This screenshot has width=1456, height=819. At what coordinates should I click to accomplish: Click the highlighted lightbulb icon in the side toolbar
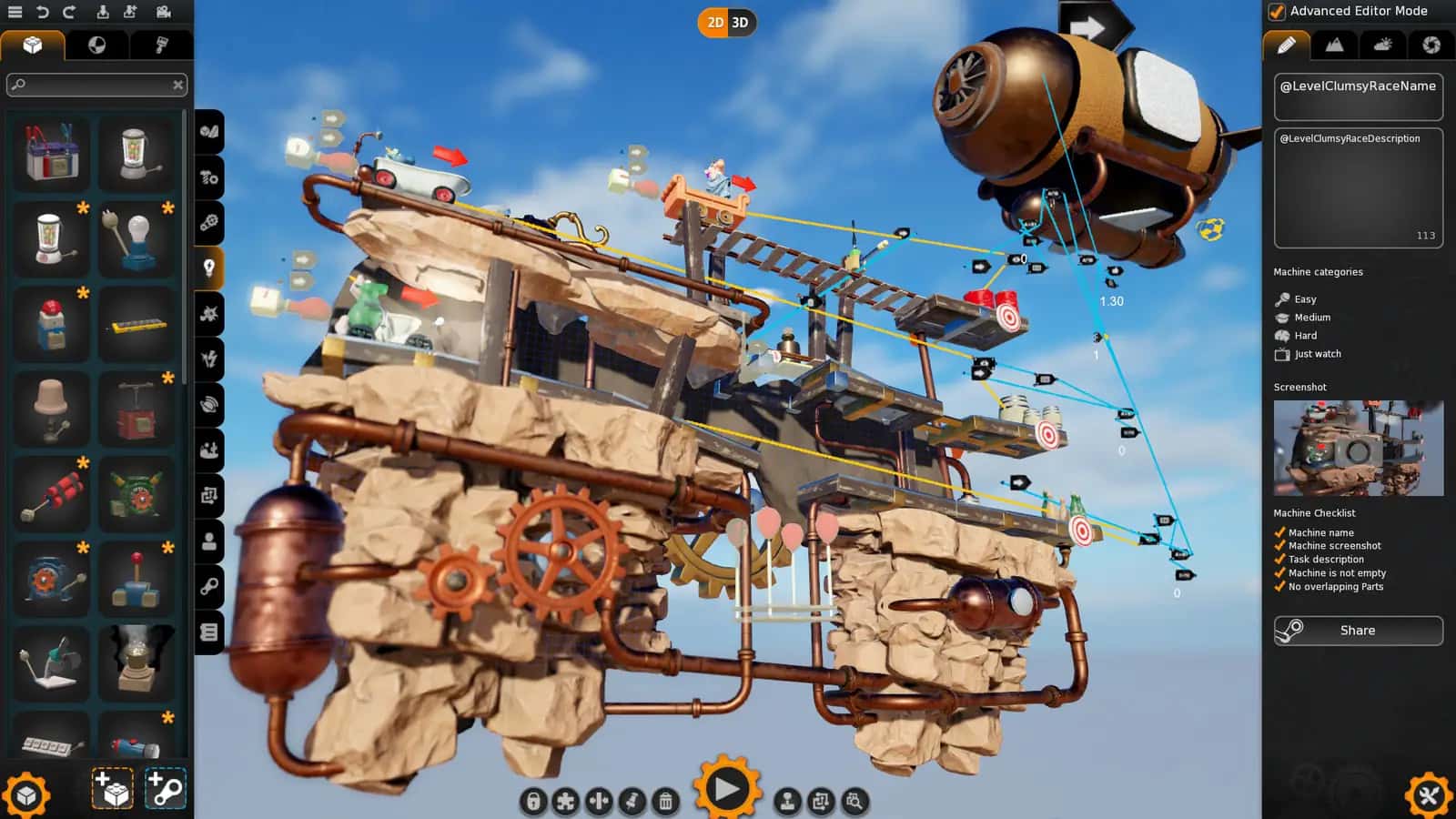pos(208,269)
